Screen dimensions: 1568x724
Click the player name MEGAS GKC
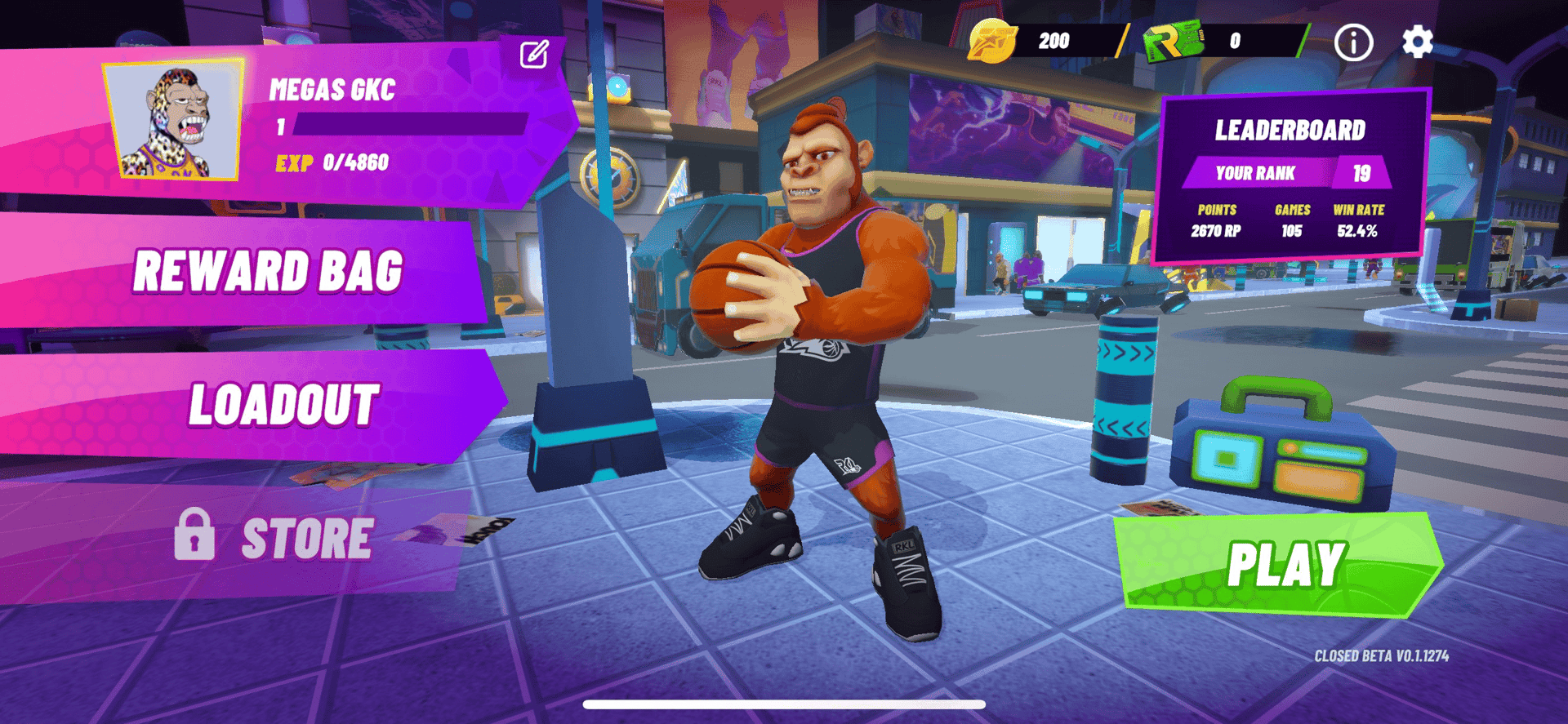(x=333, y=91)
